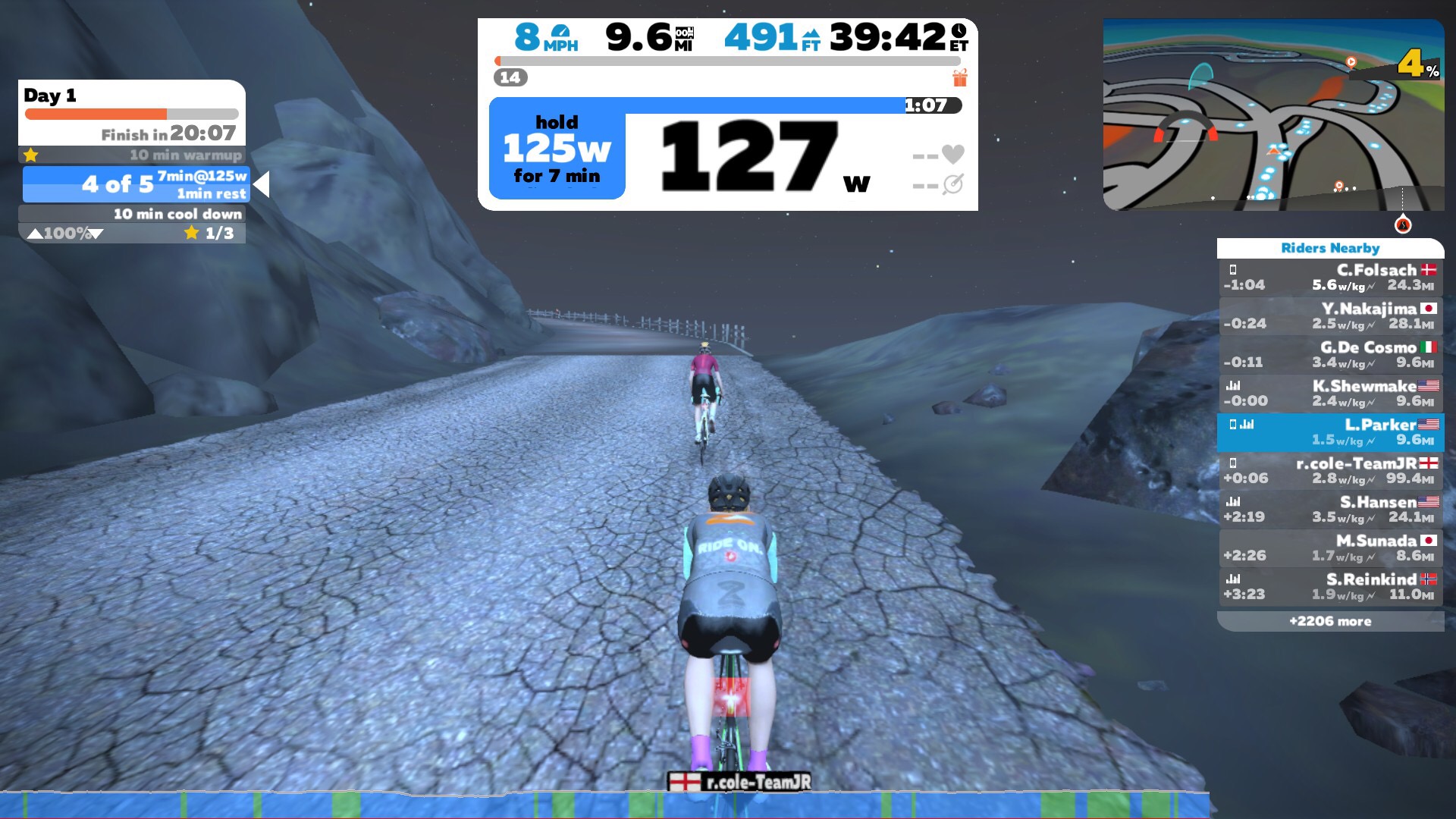Choose S.Hansen from nearby riders
The height and width of the screenshot is (819, 1456).
1330,510
